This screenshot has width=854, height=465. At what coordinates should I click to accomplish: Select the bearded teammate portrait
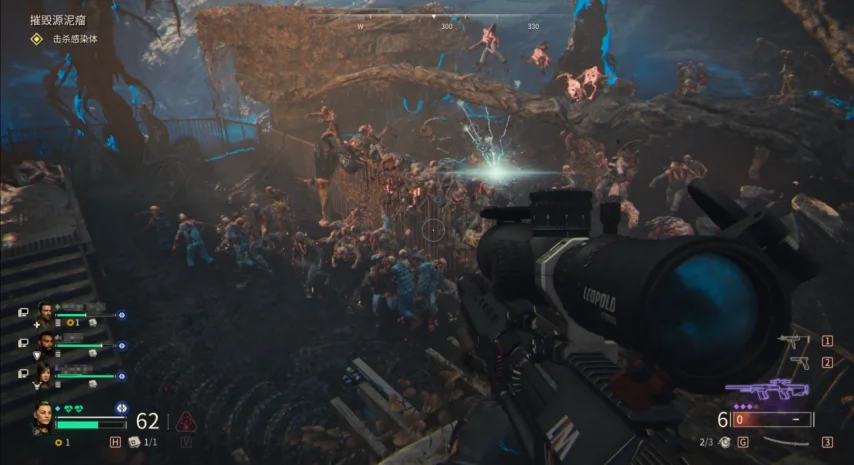[x=43, y=314]
